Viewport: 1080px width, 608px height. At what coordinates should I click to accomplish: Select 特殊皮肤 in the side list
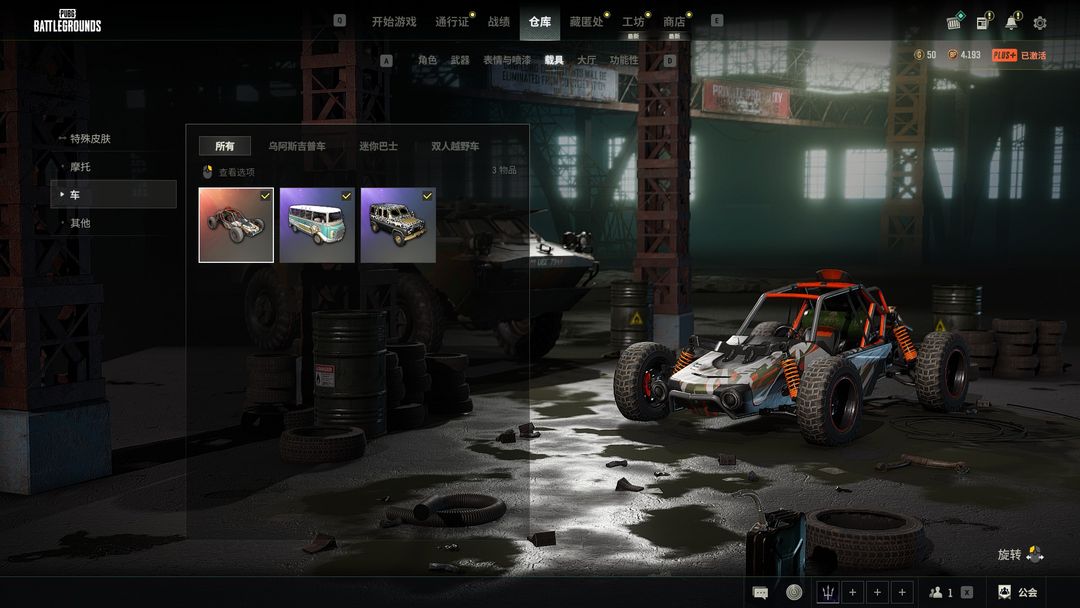(x=90, y=138)
